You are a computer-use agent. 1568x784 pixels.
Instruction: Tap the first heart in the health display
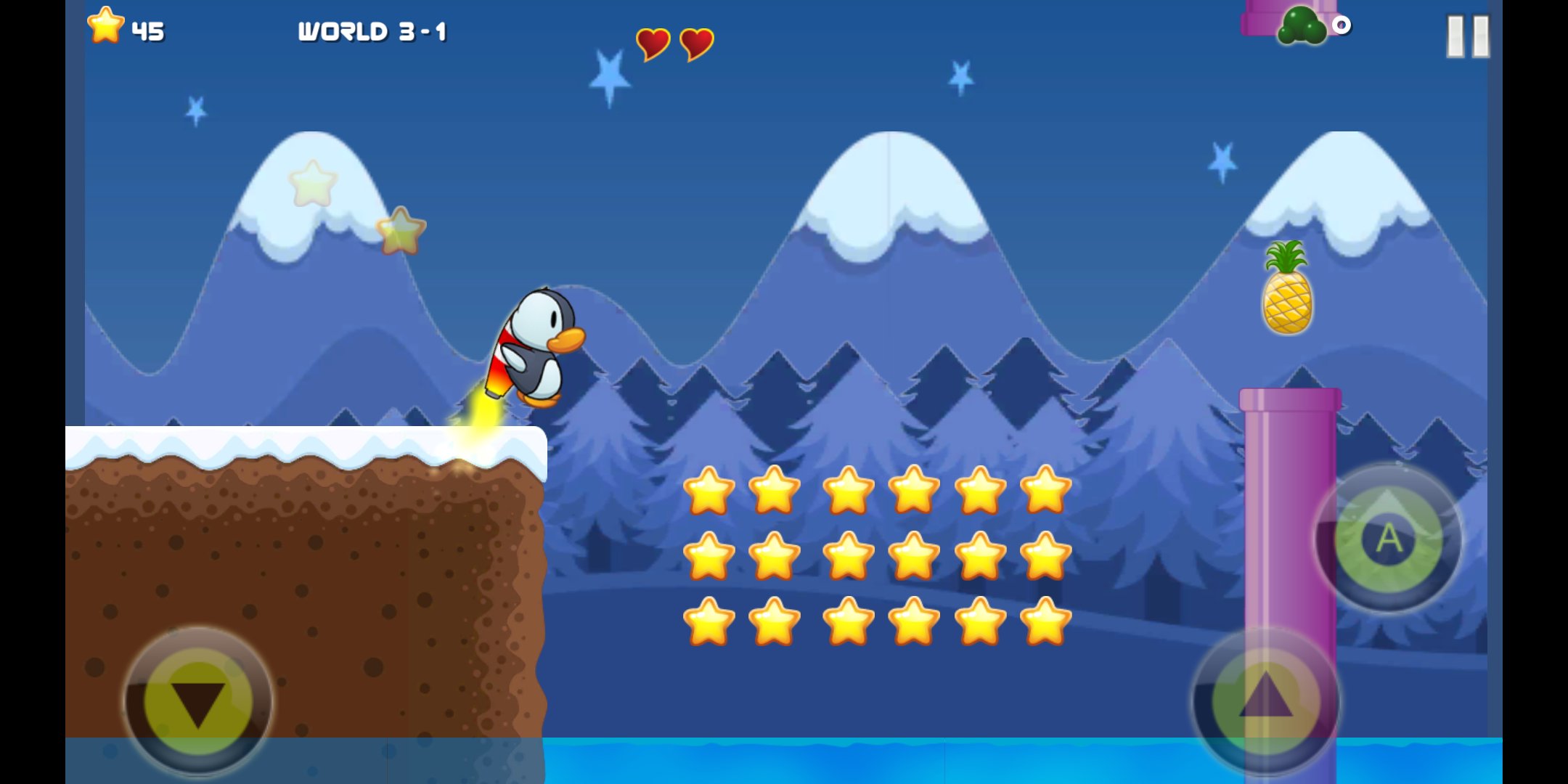pos(652,44)
